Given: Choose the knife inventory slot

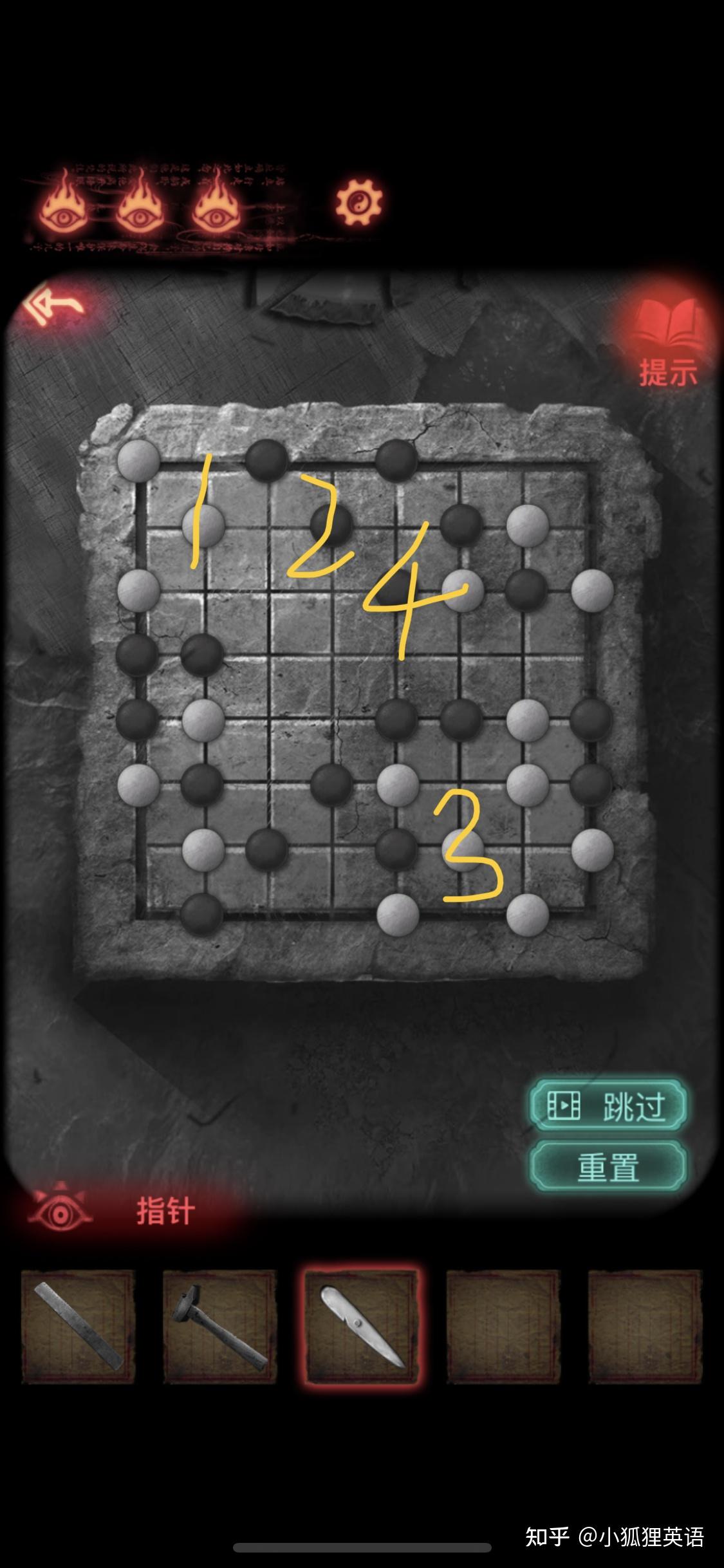Looking at the screenshot, I should point(362,1327).
